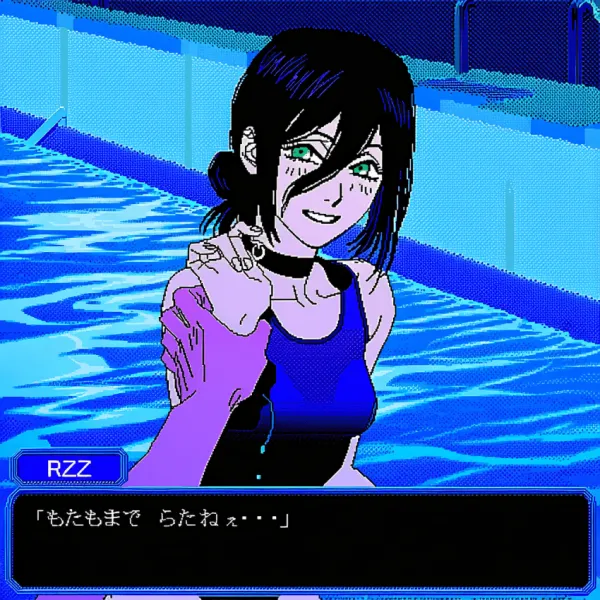This screenshot has width=600, height=600.
Task: Advance the dialogue in the black text box
Action: click(x=300, y=540)
